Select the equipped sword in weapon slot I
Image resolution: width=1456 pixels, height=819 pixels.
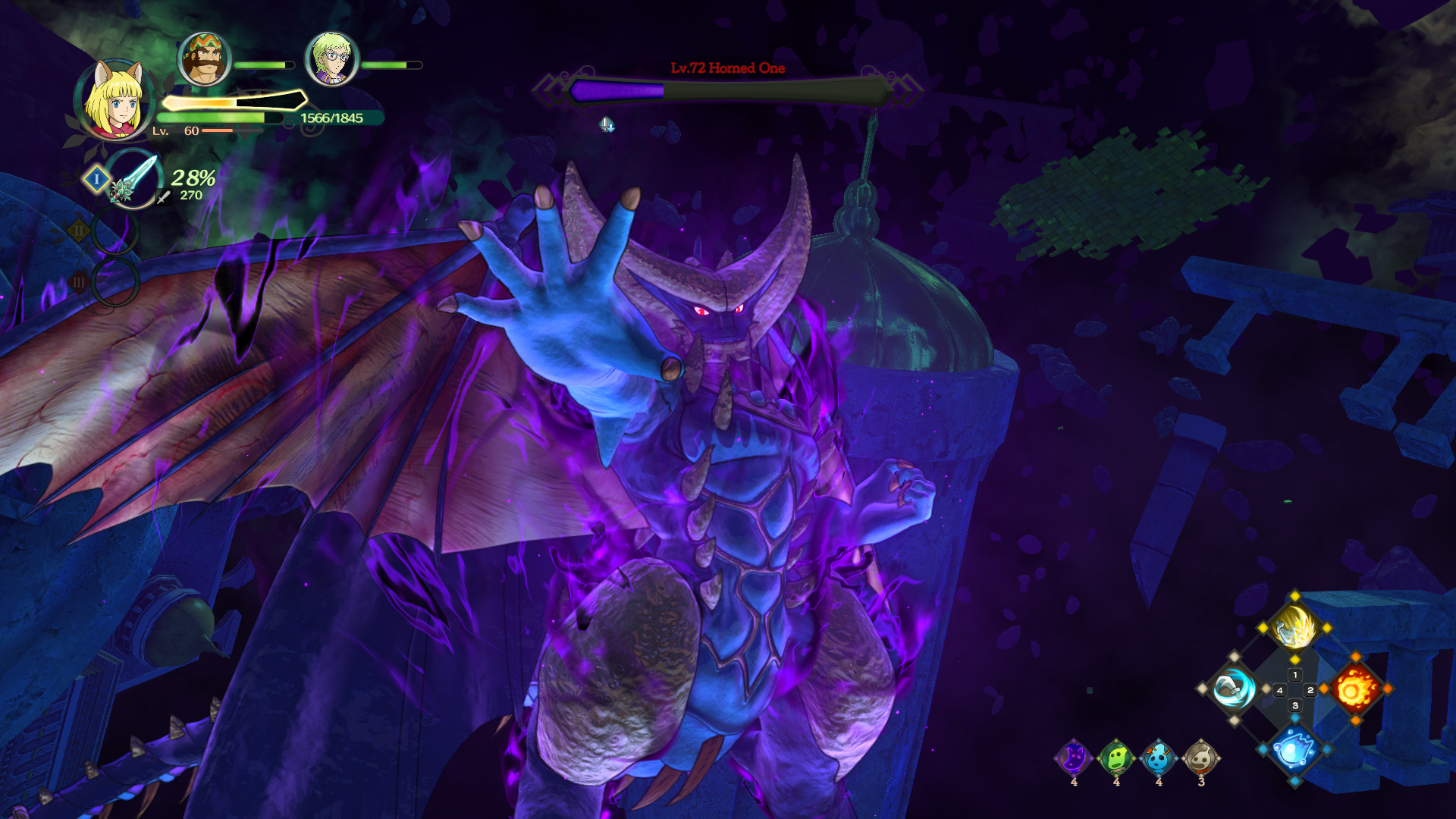point(133,180)
